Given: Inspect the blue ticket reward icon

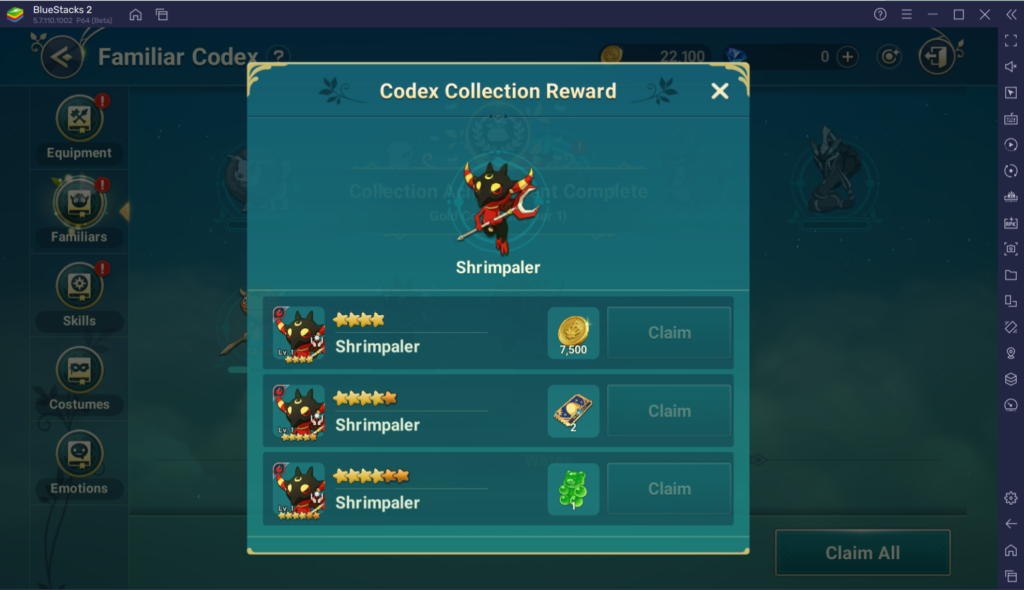Looking at the screenshot, I should (573, 411).
